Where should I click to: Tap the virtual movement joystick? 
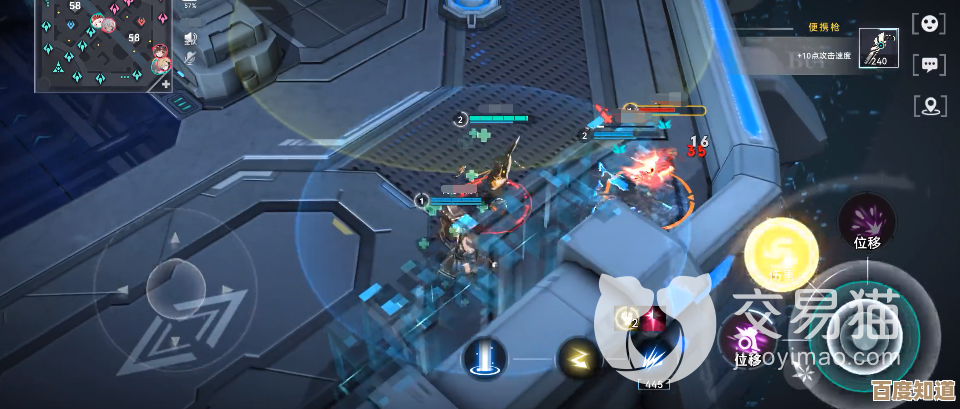pos(175,290)
